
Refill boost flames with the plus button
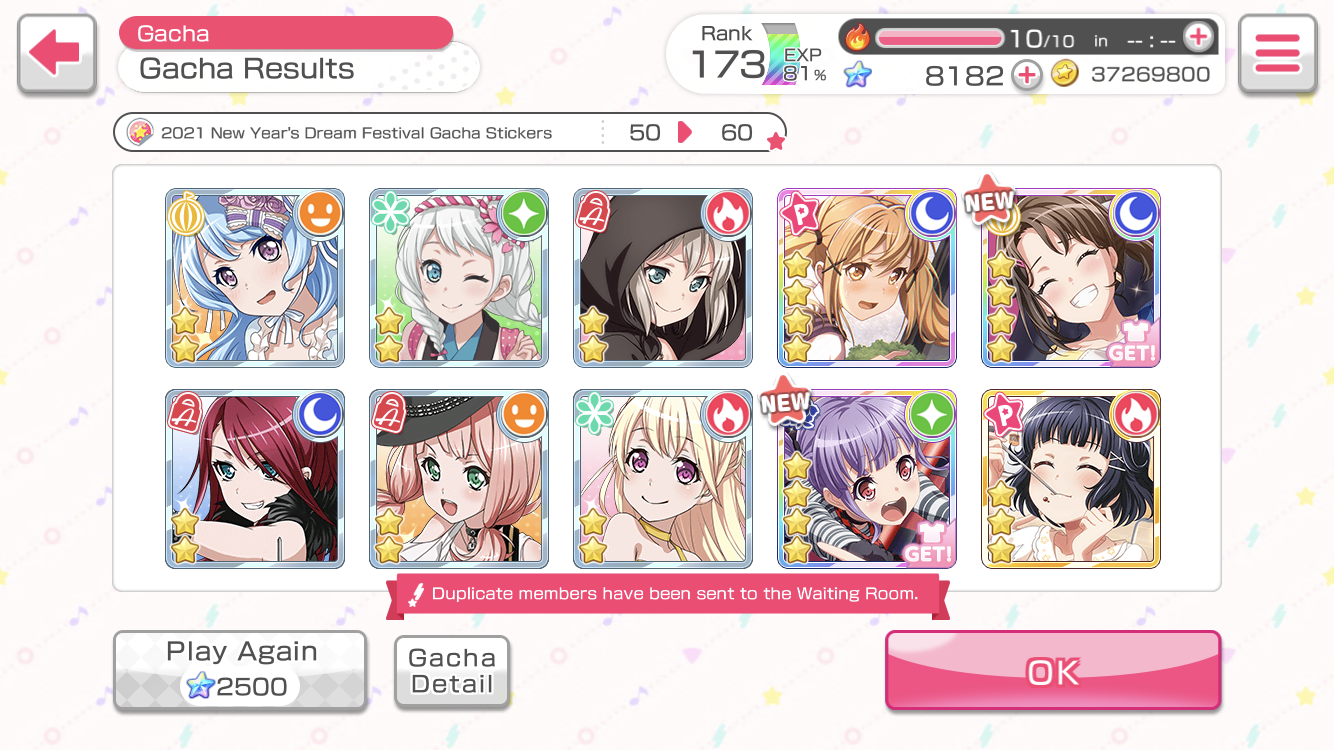(1197, 38)
